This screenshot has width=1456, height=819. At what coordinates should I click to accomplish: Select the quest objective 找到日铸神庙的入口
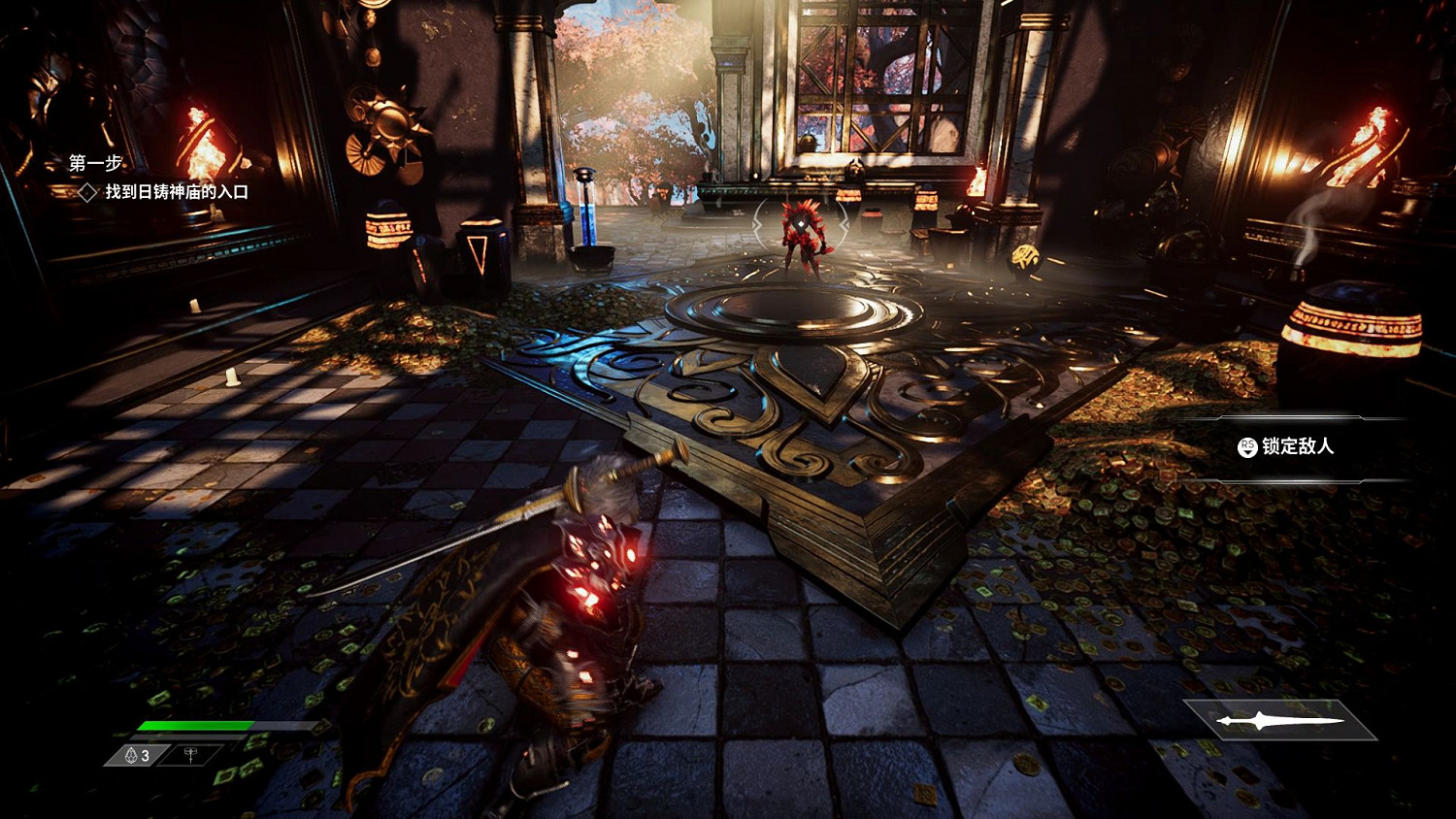pyautogui.click(x=176, y=192)
